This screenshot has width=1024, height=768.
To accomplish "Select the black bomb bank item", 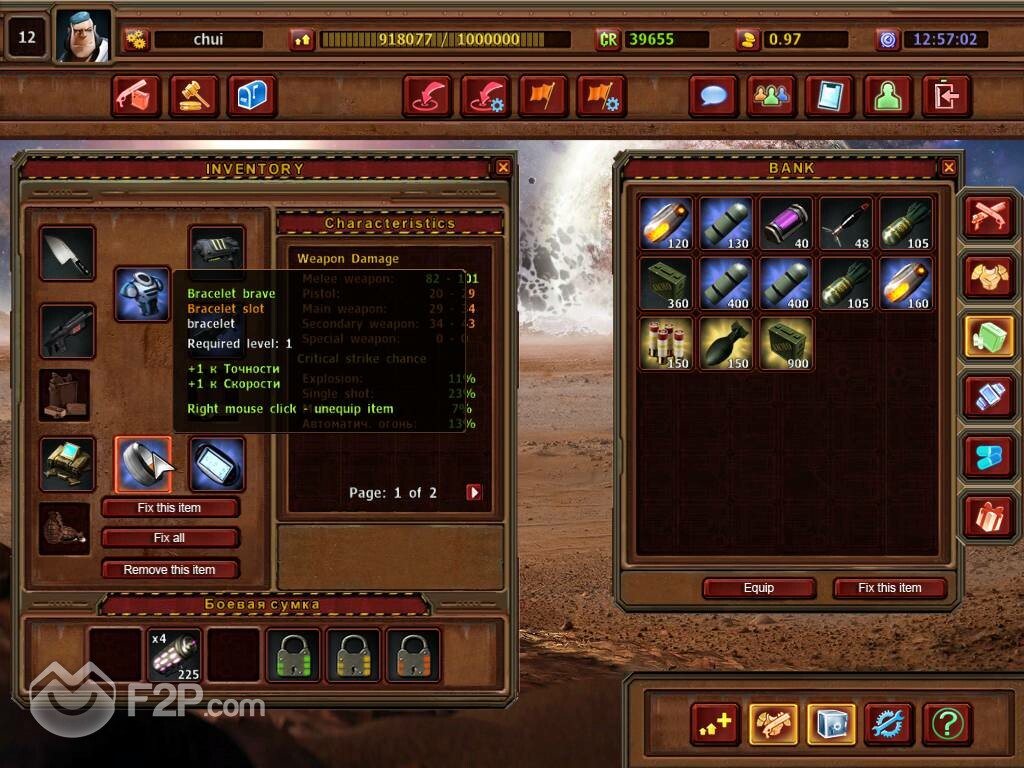I will [x=726, y=344].
